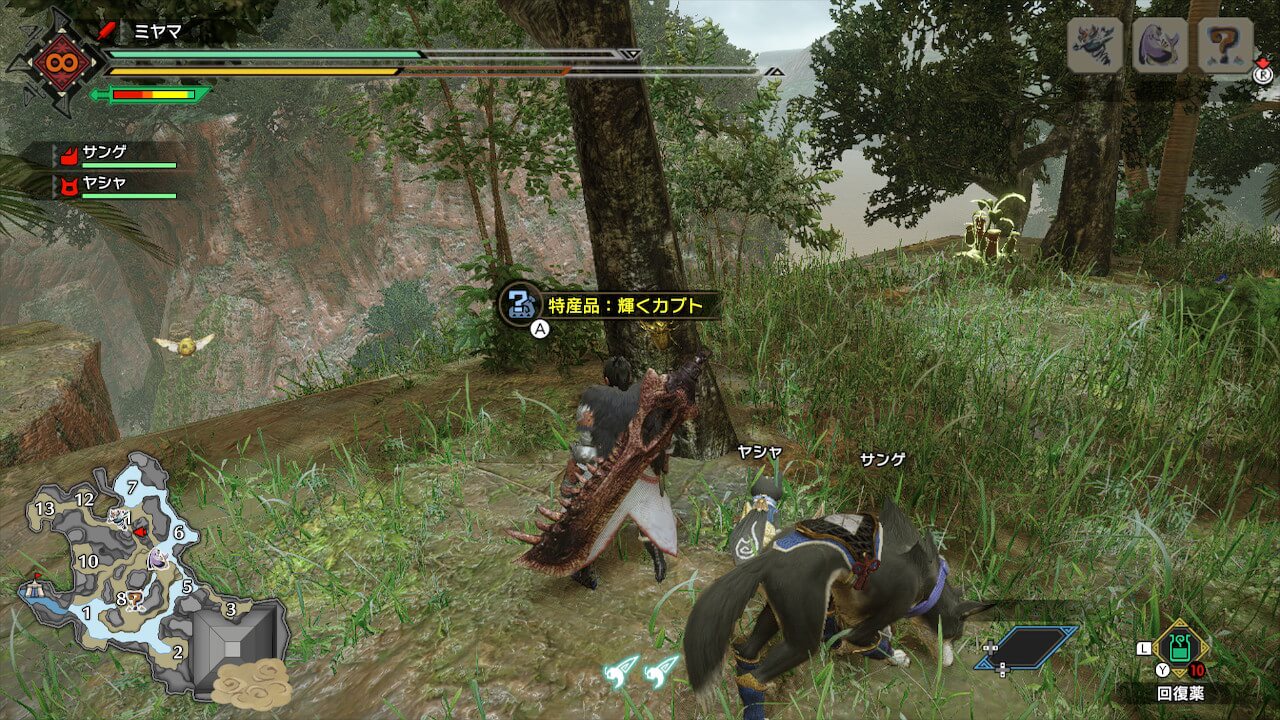Gather the 特産品:輝くカブト prompt
The width and height of the screenshot is (1280, 720).
[x=608, y=304]
